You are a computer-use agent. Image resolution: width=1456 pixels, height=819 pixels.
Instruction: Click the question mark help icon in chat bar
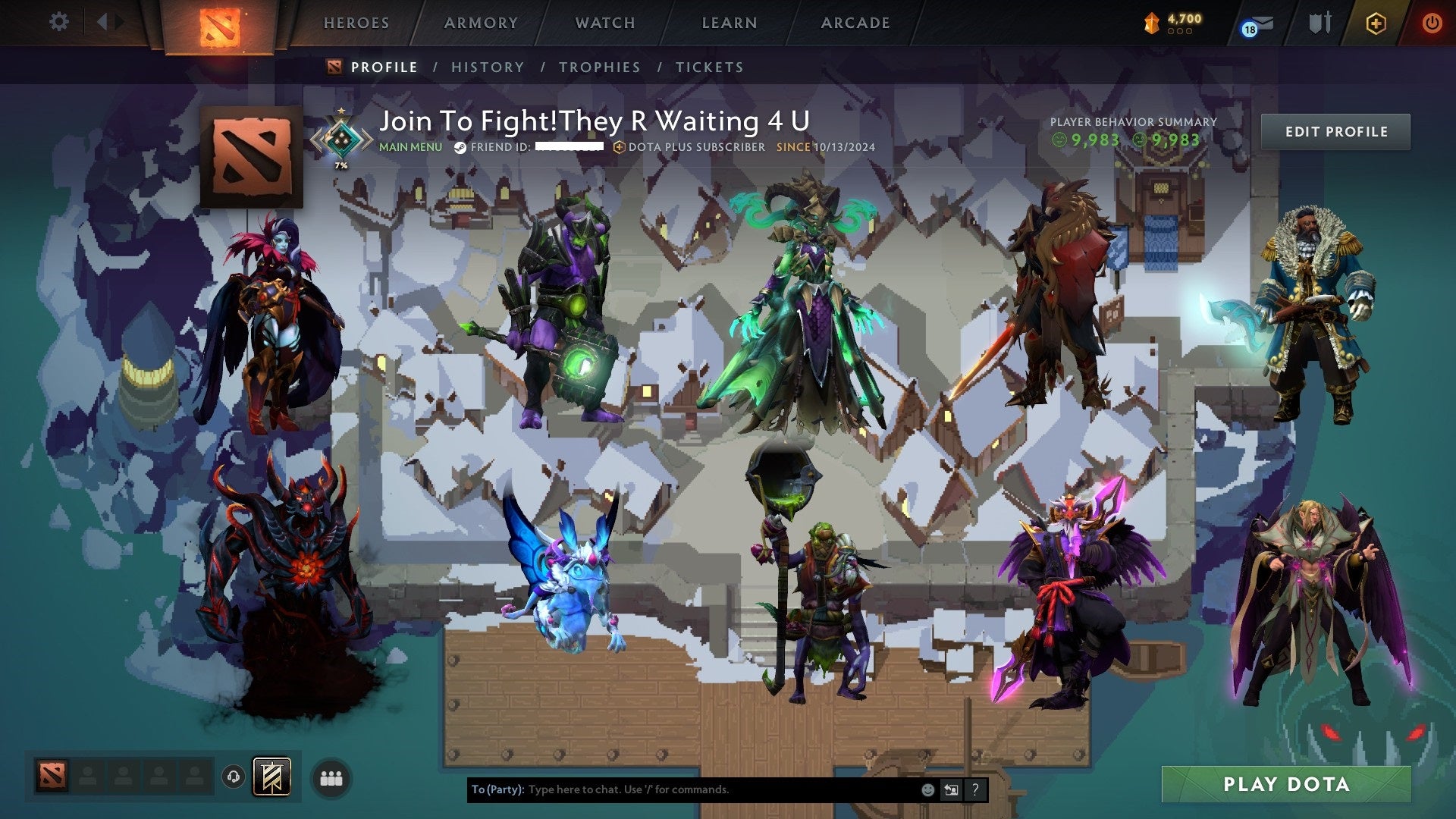(x=974, y=790)
